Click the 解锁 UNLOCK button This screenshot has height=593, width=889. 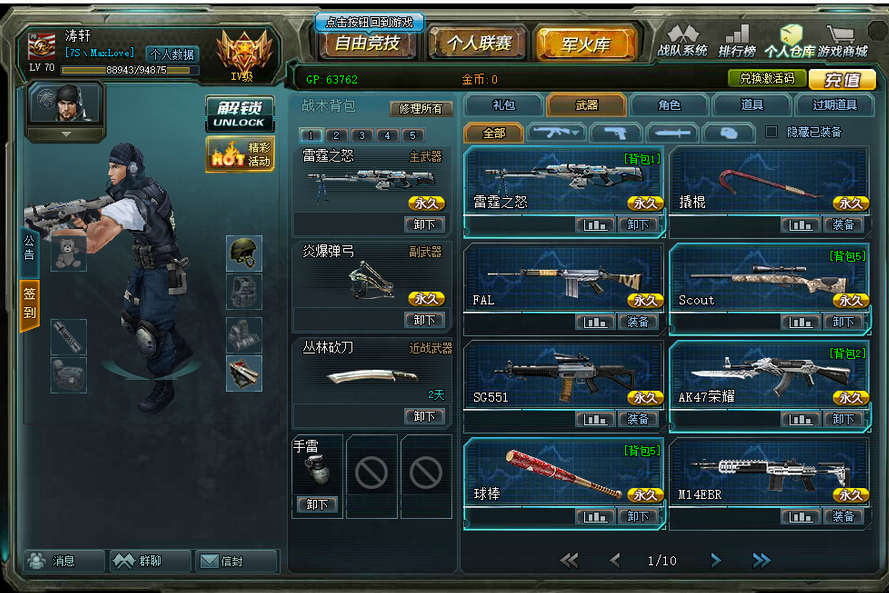[x=238, y=114]
